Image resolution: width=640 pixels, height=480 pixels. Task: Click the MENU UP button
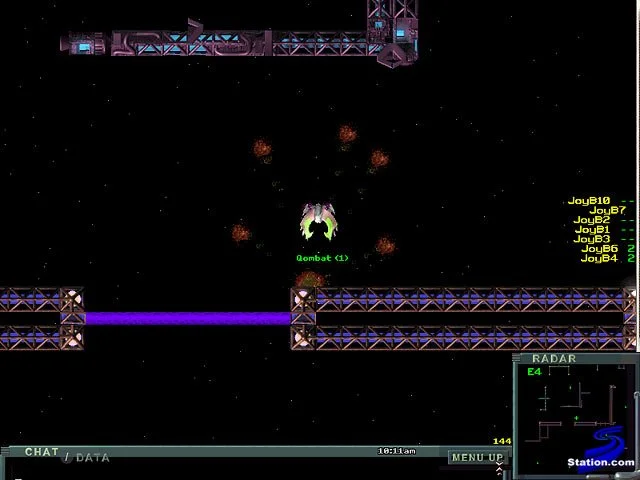(x=476, y=458)
